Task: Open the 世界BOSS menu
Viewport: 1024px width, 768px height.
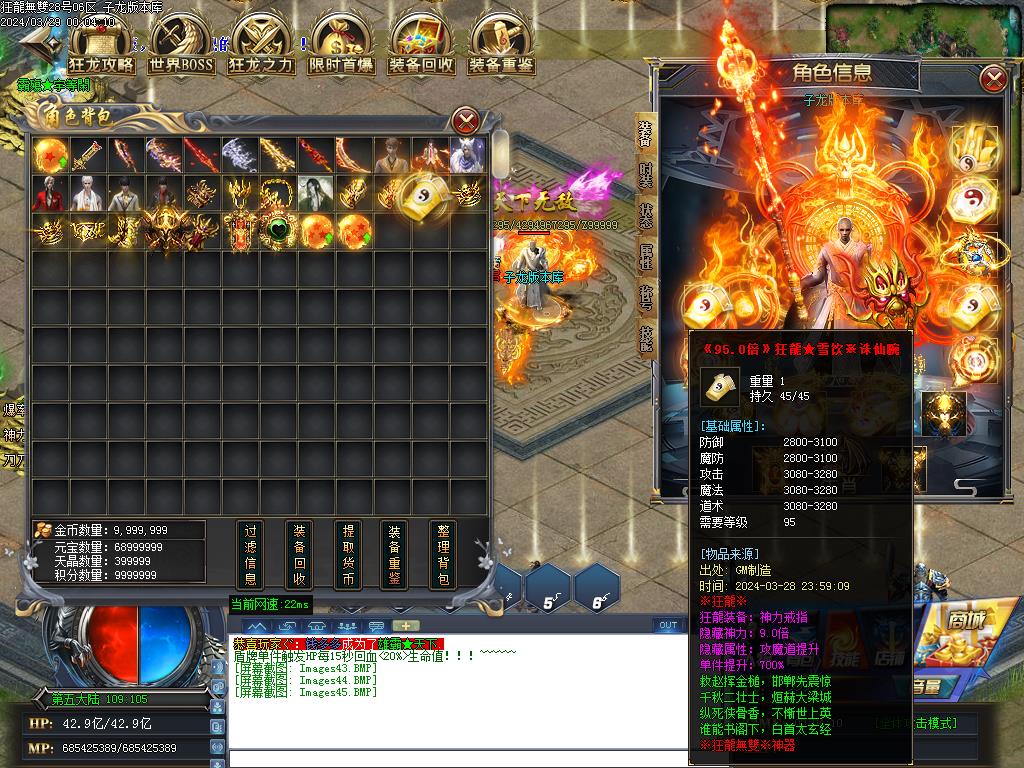Action: point(181,45)
